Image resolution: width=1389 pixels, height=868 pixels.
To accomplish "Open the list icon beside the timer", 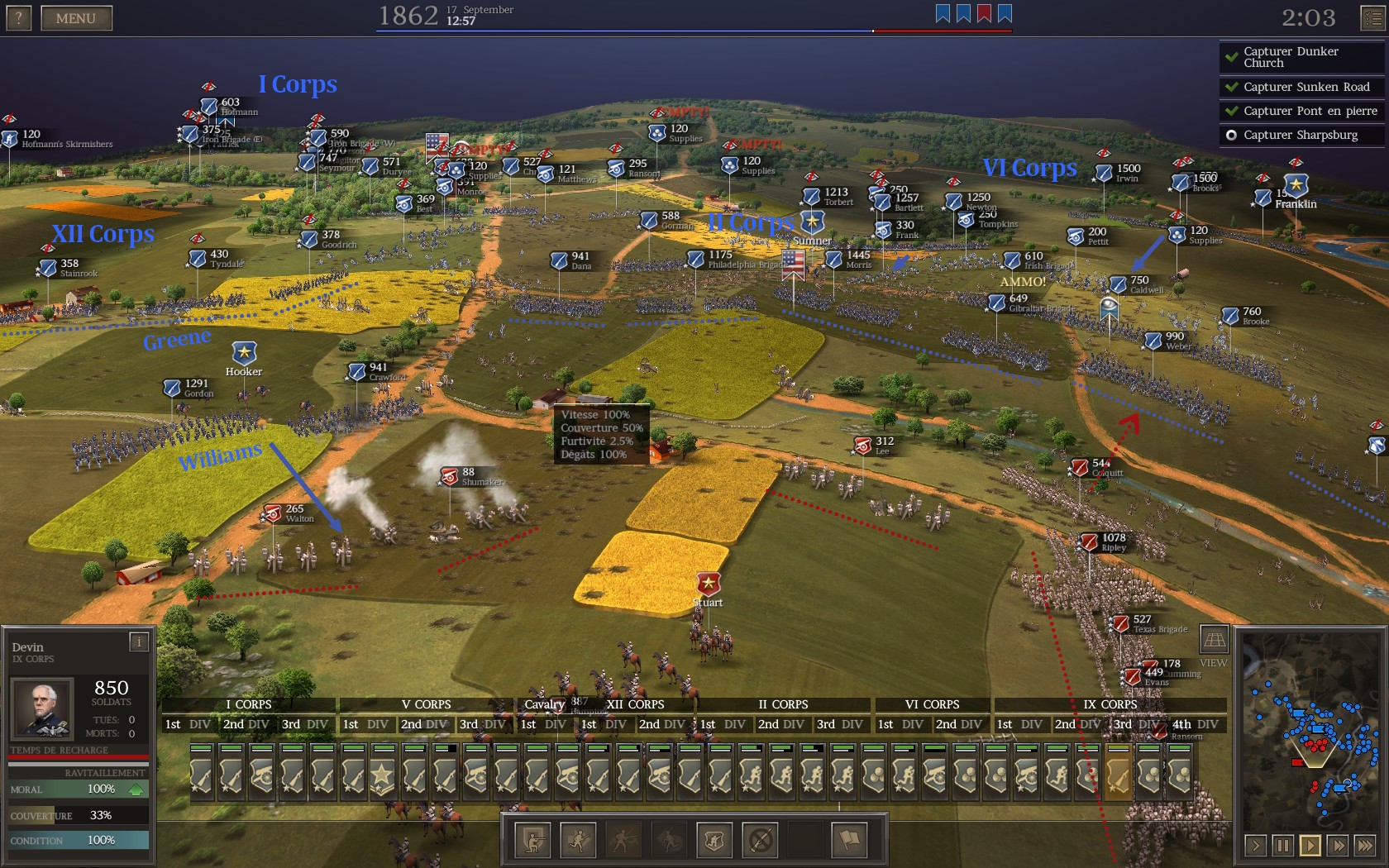I will click(1372, 17).
